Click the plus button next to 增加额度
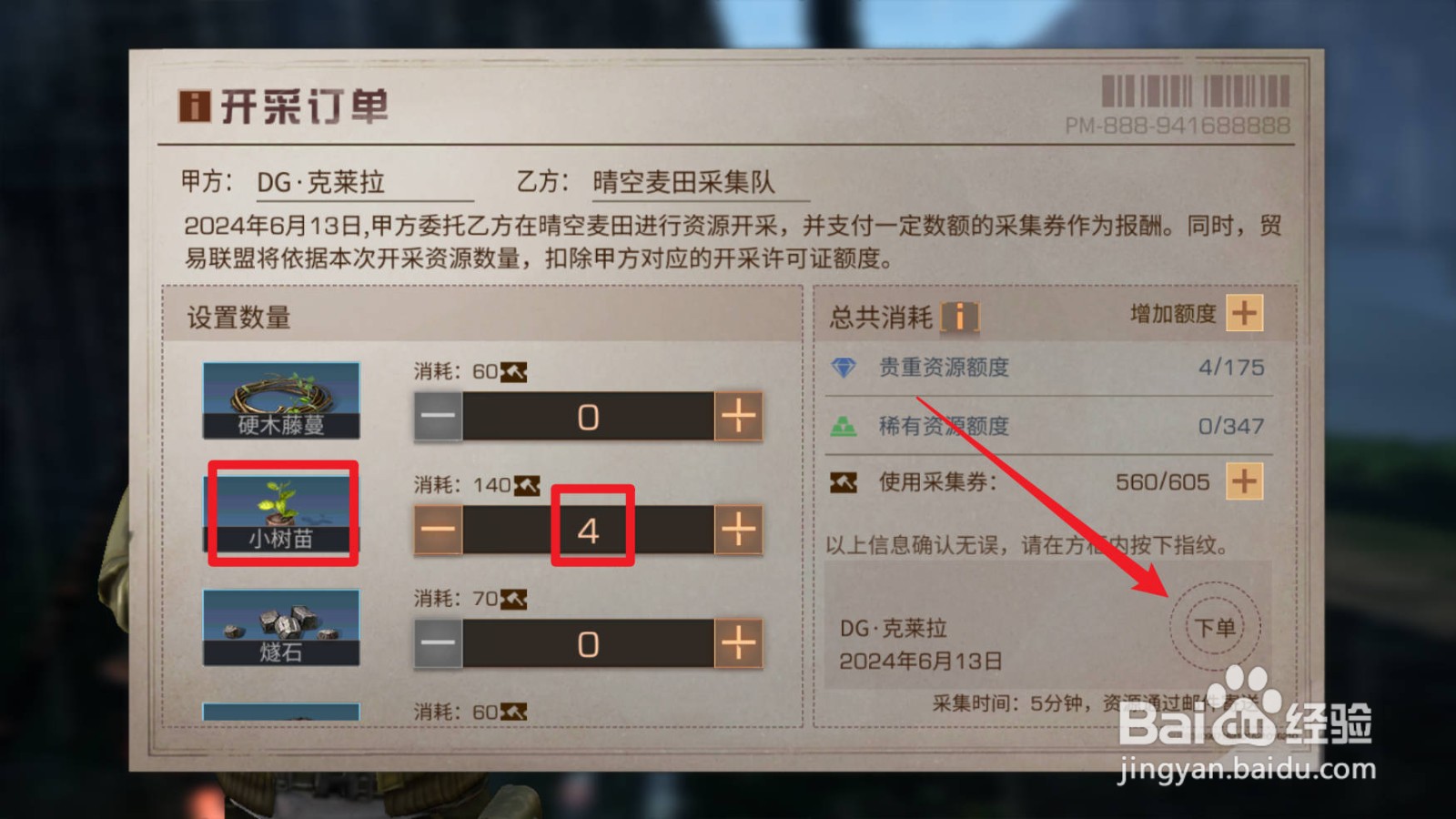Screen dimensions: 1456x819 (x=1246, y=314)
